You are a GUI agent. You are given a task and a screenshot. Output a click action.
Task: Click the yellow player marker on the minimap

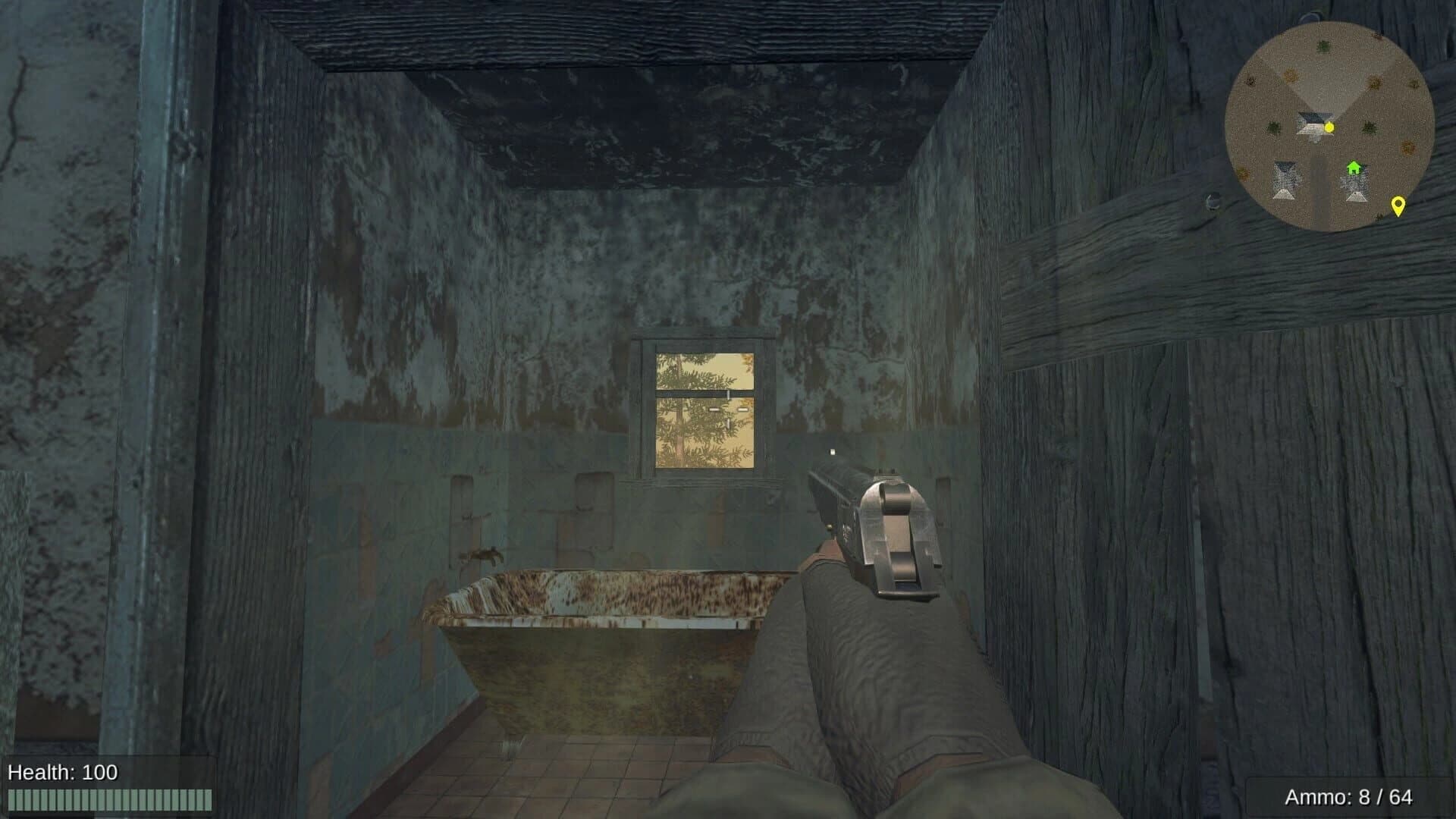click(1329, 127)
